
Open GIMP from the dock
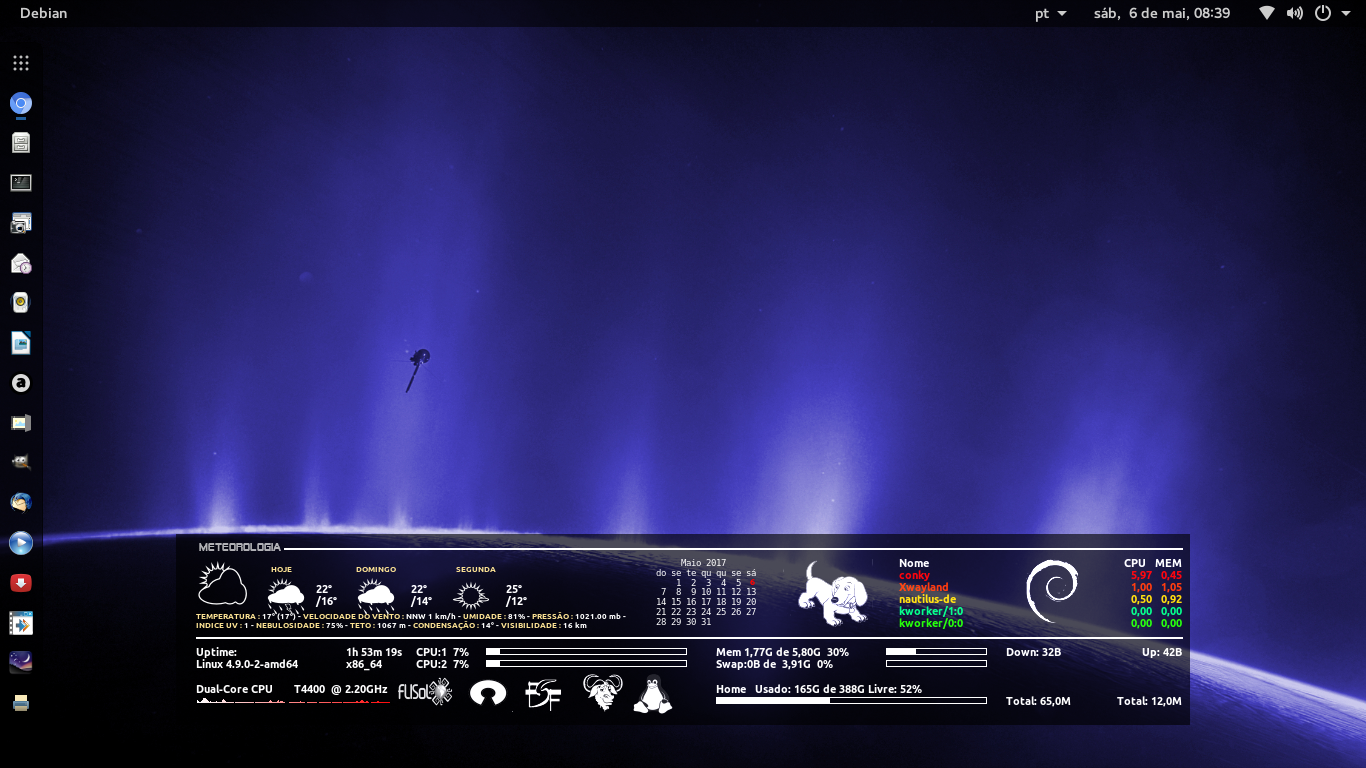pos(20,462)
